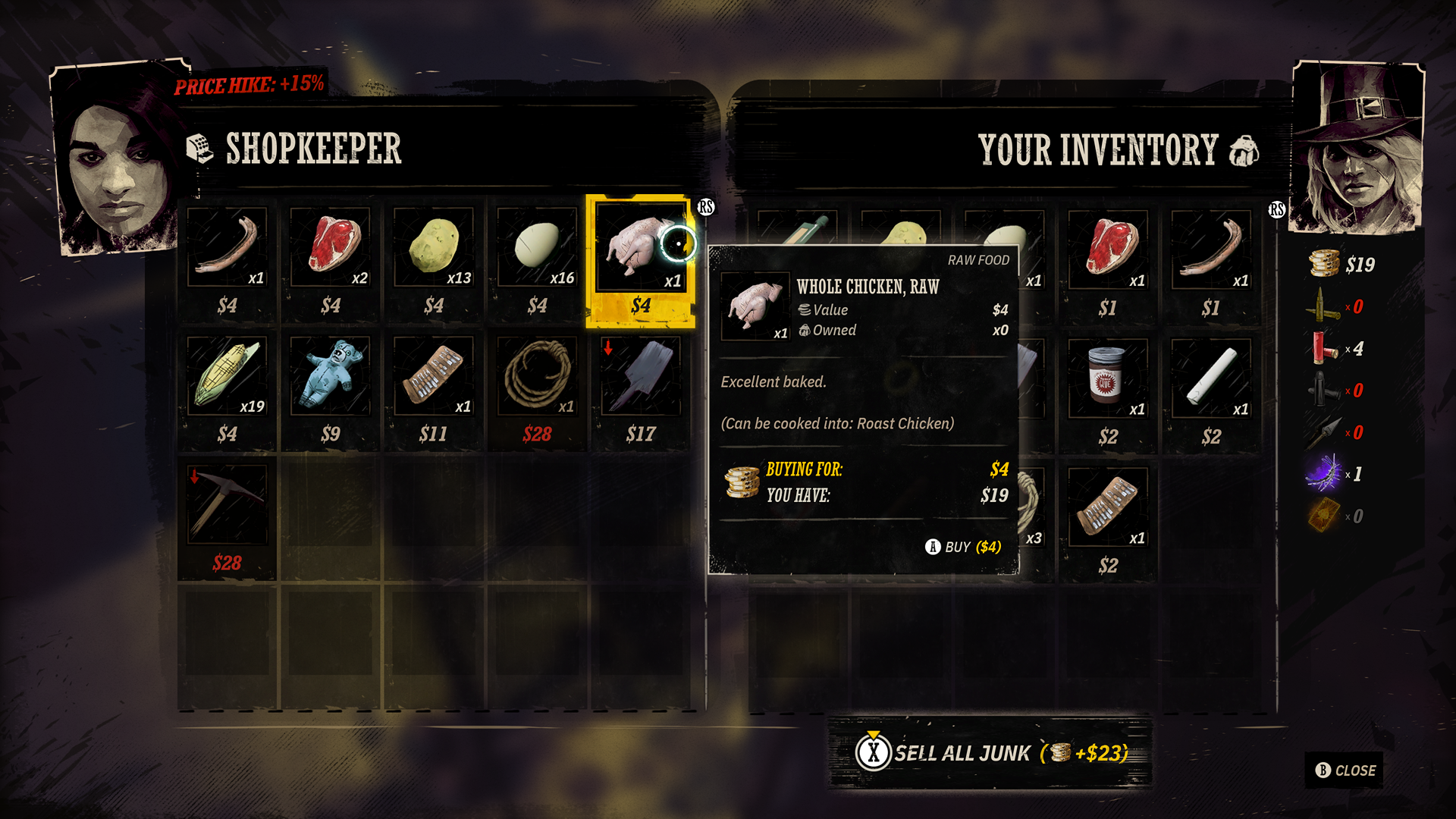The width and height of the screenshot is (1456, 819).
Task: Buy the whole chicken for $4
Action: click(964, 547)
